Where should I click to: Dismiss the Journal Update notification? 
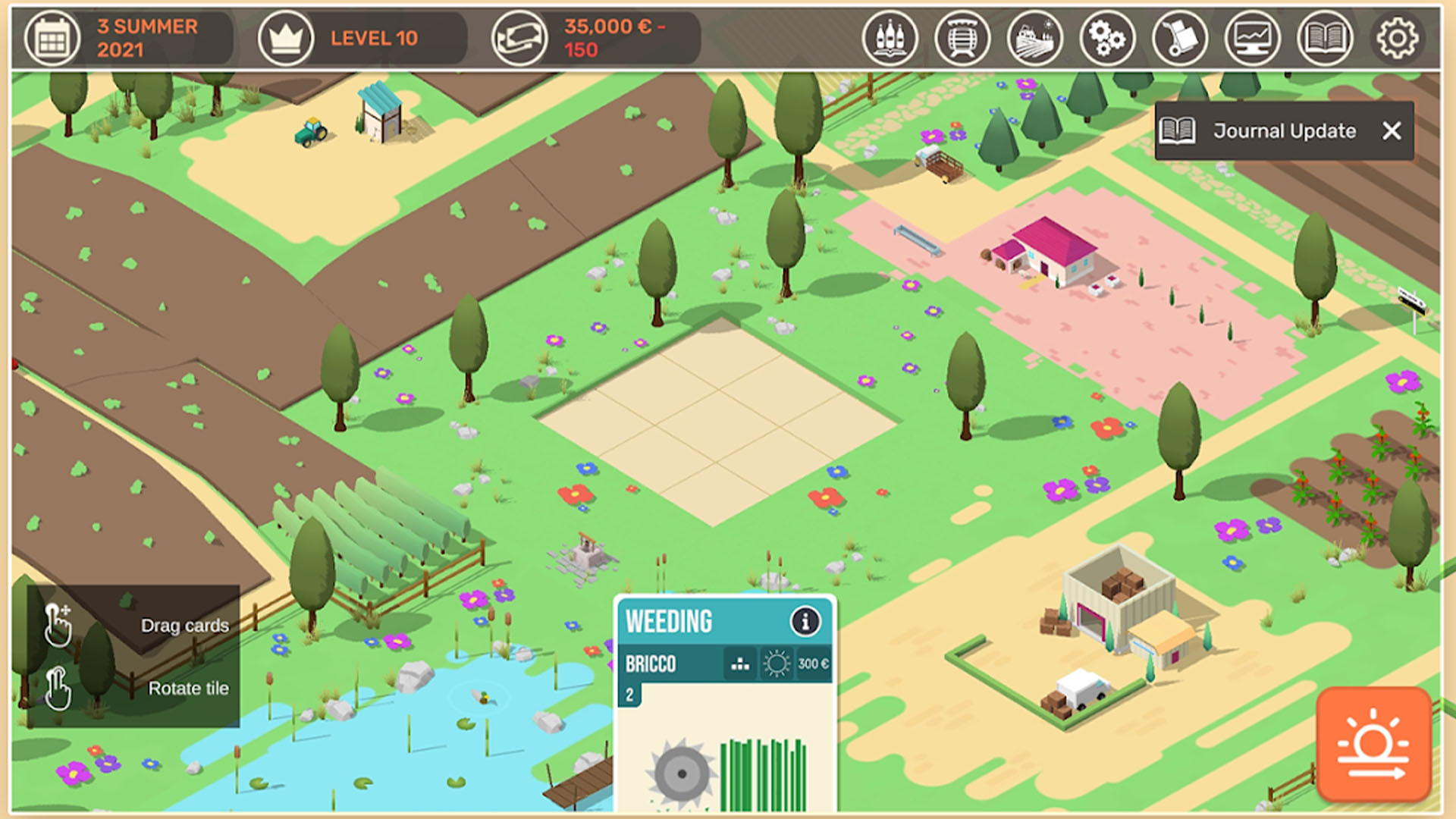pyautogui.click(x=1392, y=131)
